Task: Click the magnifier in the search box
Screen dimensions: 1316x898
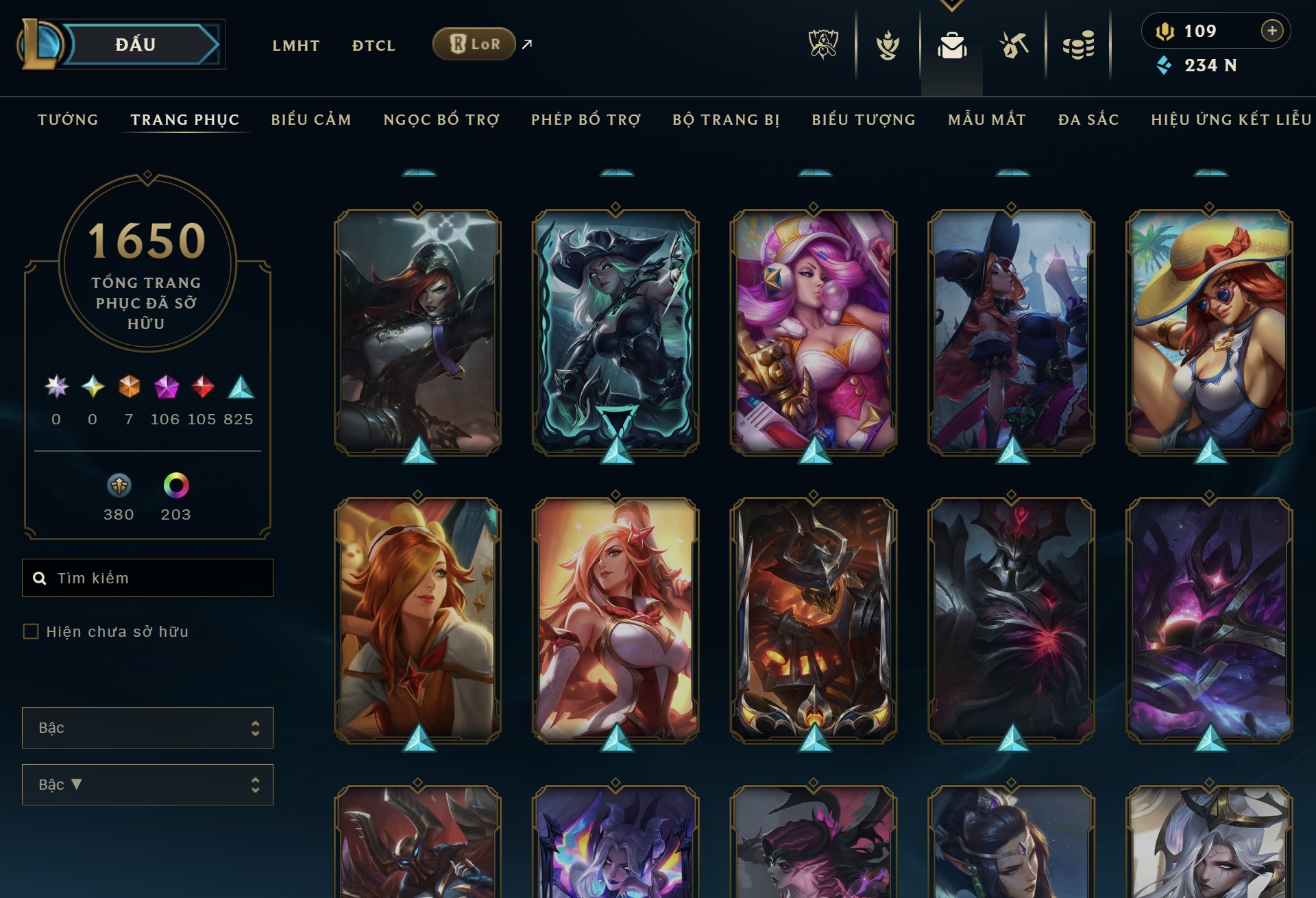Action: click(x=40, y=578)
